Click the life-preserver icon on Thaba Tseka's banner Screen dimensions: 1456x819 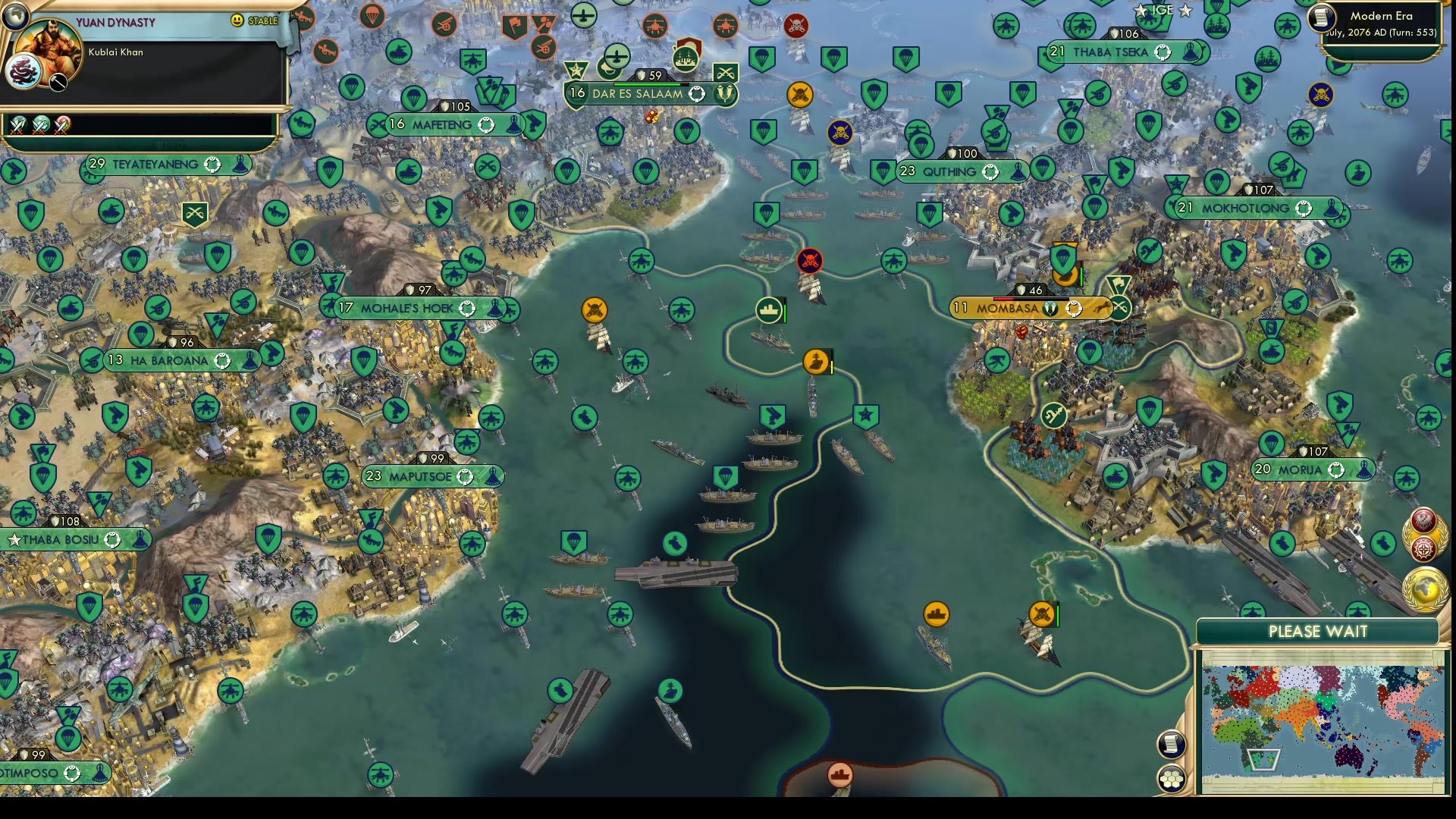pyautogui.click(x=1163, y=52)
